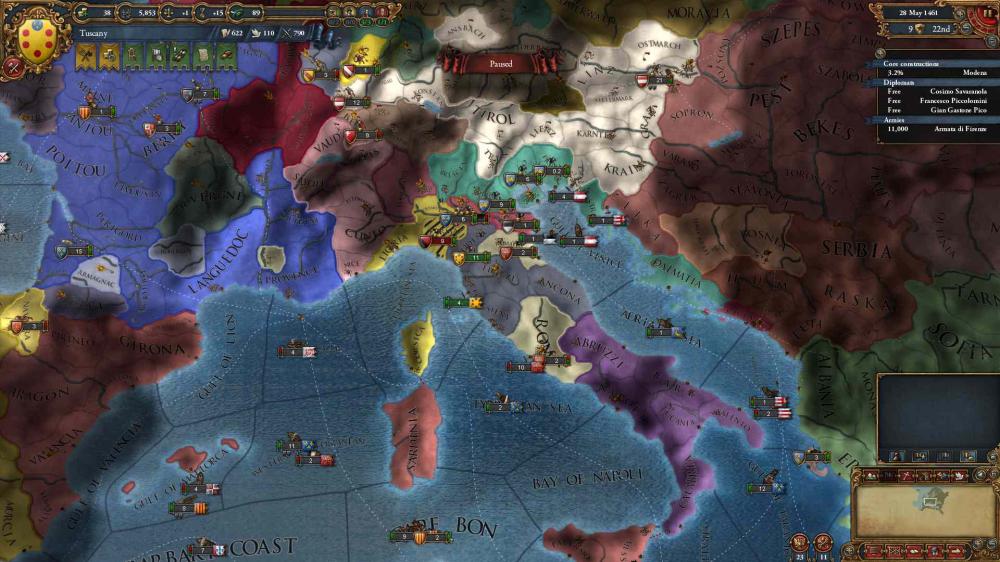Select the terrain map mode button
This screenshot has height=562, width=1000.
pos(872,476)
